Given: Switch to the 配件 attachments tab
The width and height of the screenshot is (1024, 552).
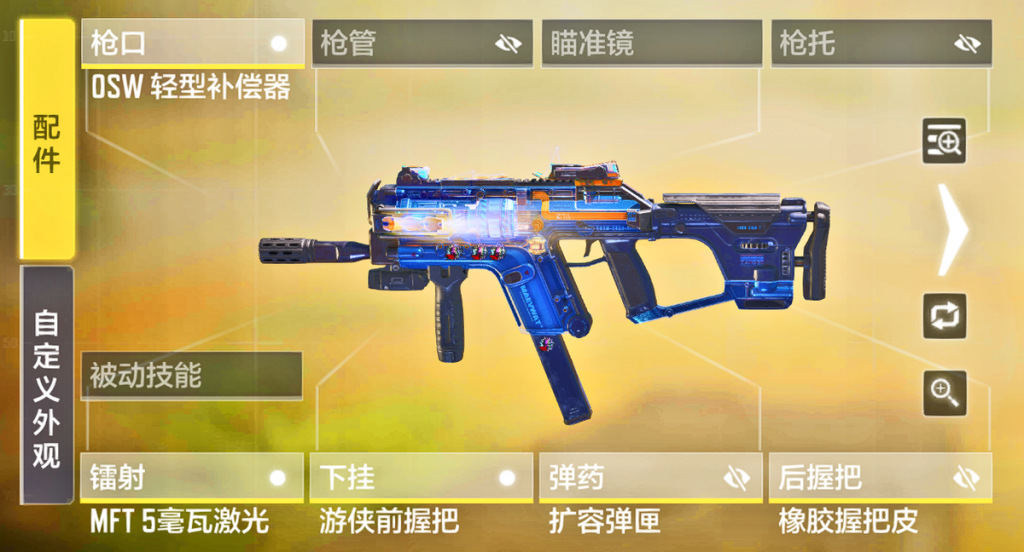Looking at the screenshot, I should click(x=47, y=141).
